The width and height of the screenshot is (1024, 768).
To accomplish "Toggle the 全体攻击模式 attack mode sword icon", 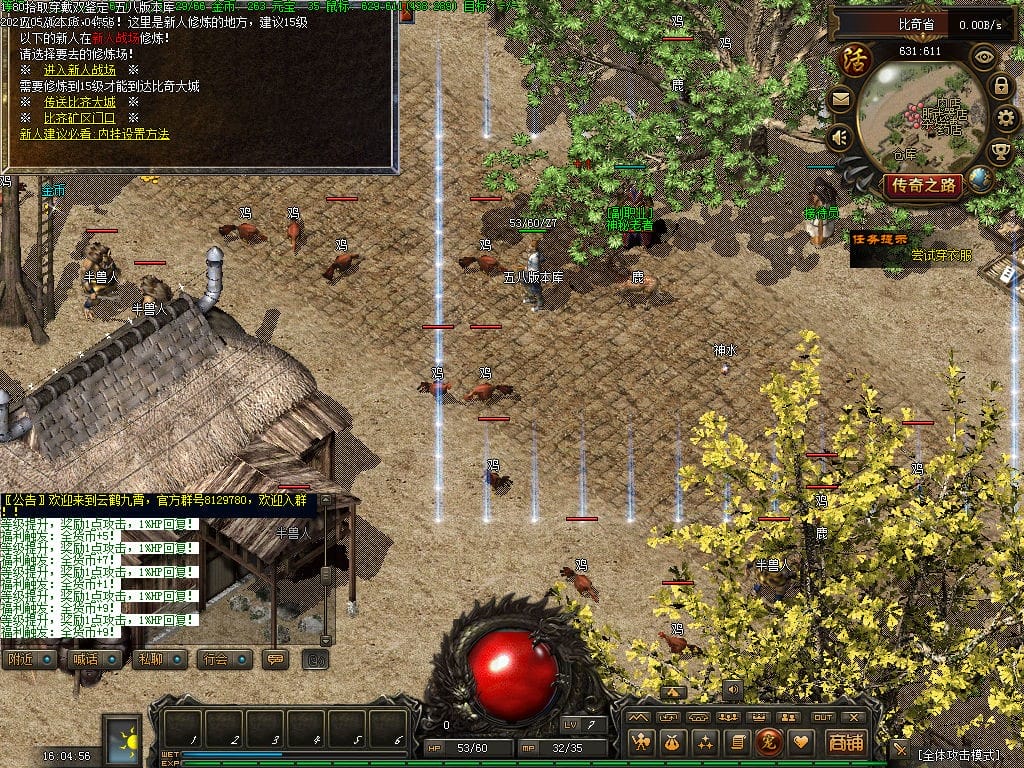I will [x=901, y=751].
